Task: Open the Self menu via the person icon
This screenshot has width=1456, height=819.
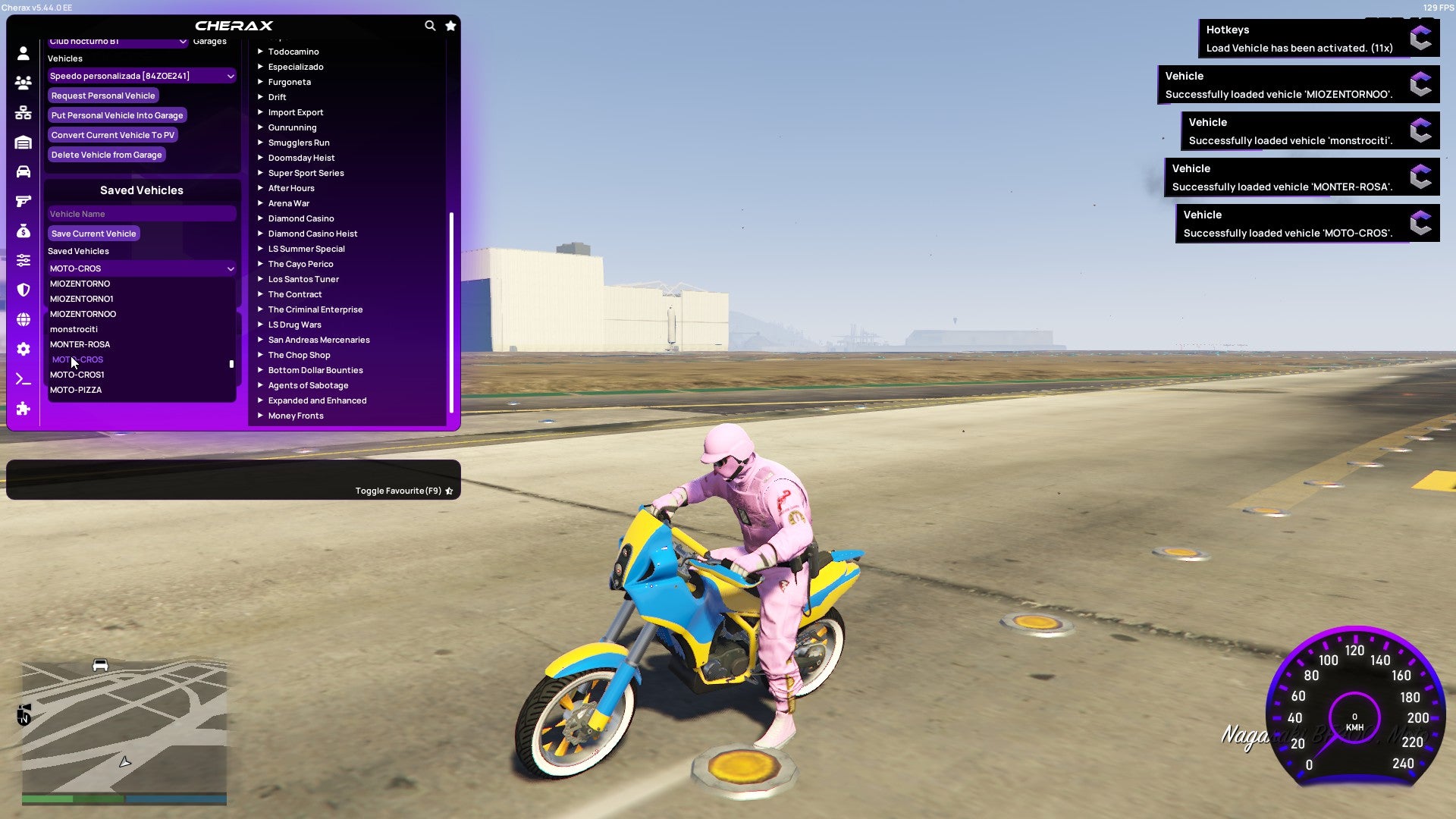Action: 23,53
